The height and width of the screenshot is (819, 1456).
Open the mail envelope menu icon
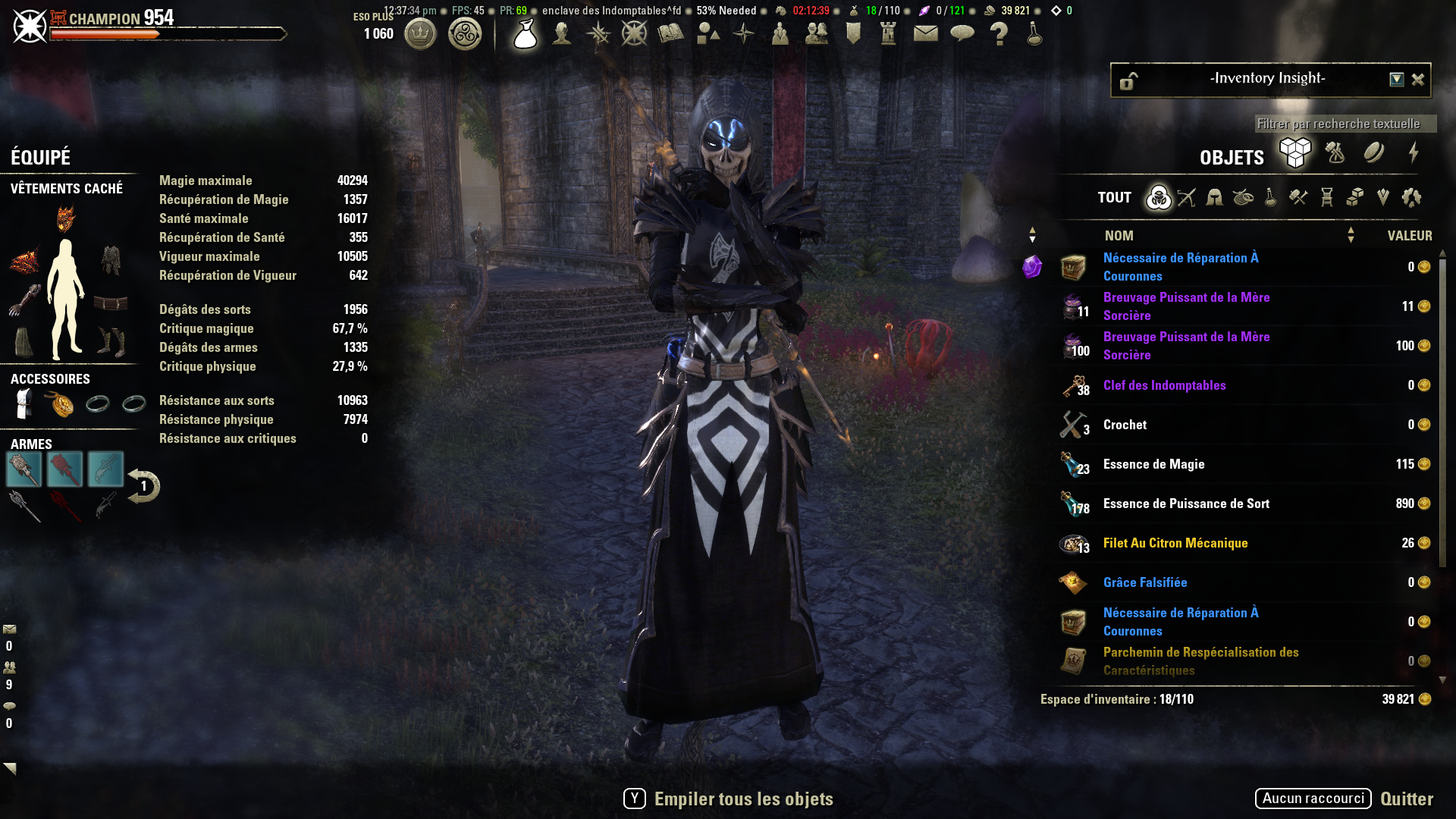[925, 33]
